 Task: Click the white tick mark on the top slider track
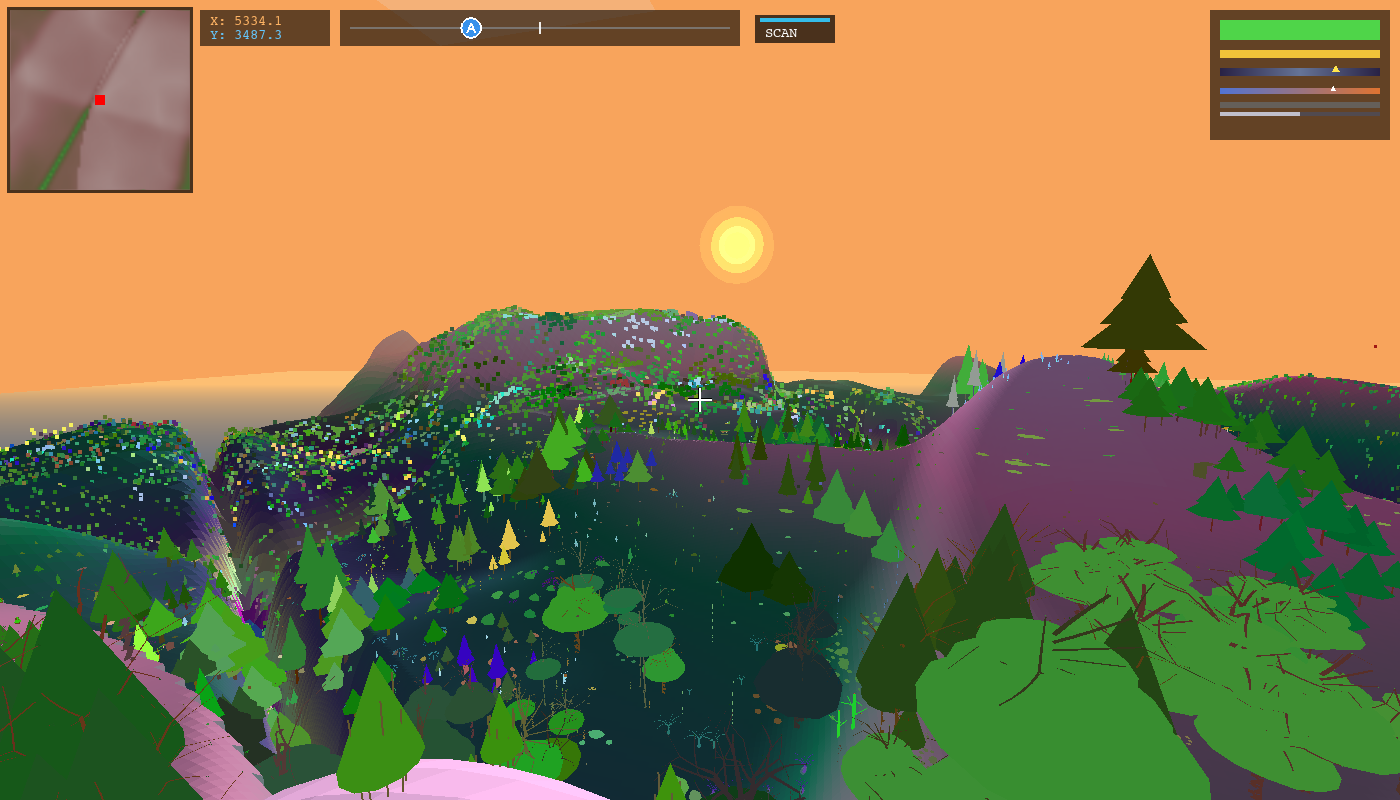539,28
